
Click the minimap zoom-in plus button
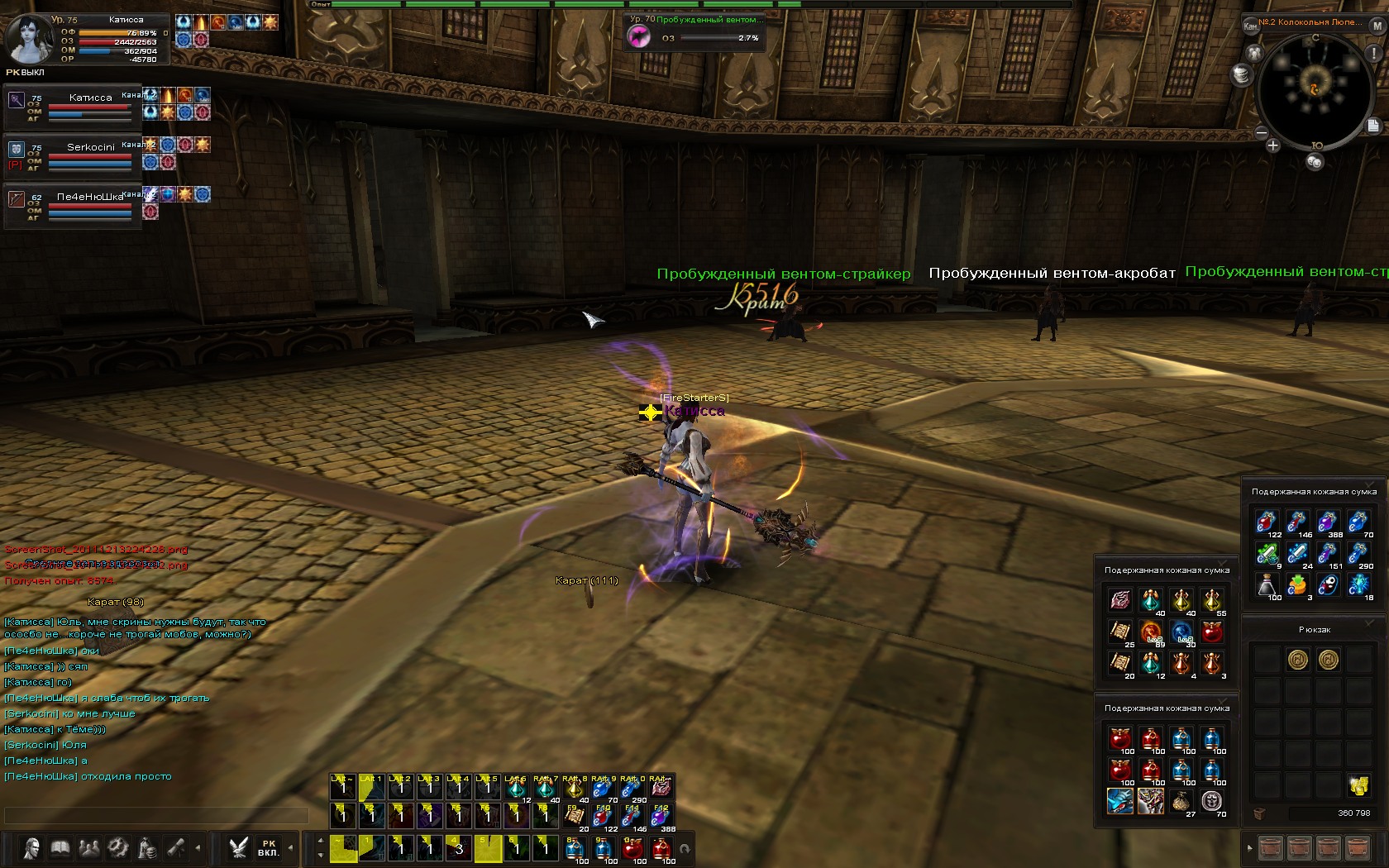pyautogui.click(x=1272, y=145)
